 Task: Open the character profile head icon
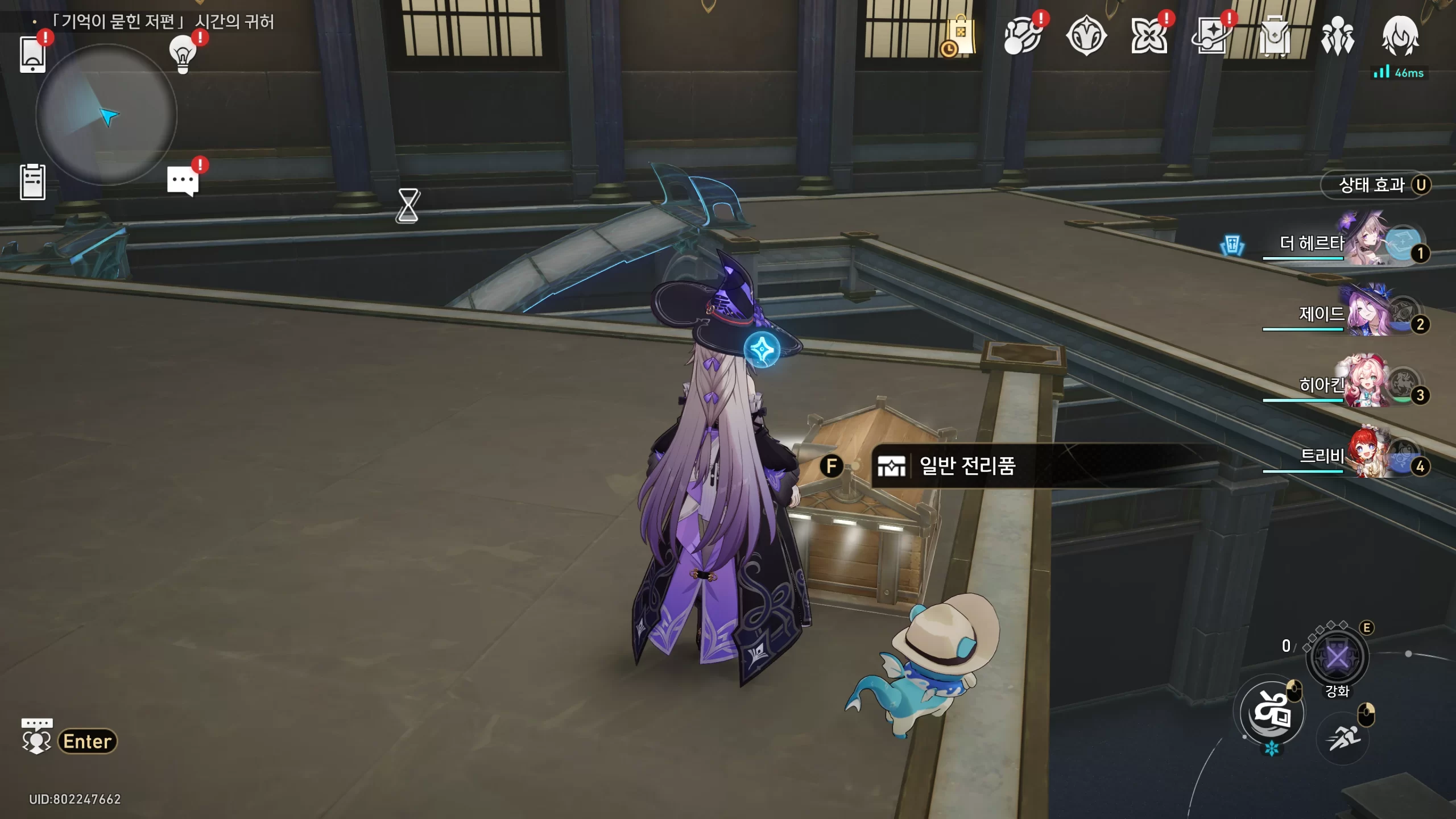click(1400, 35)
